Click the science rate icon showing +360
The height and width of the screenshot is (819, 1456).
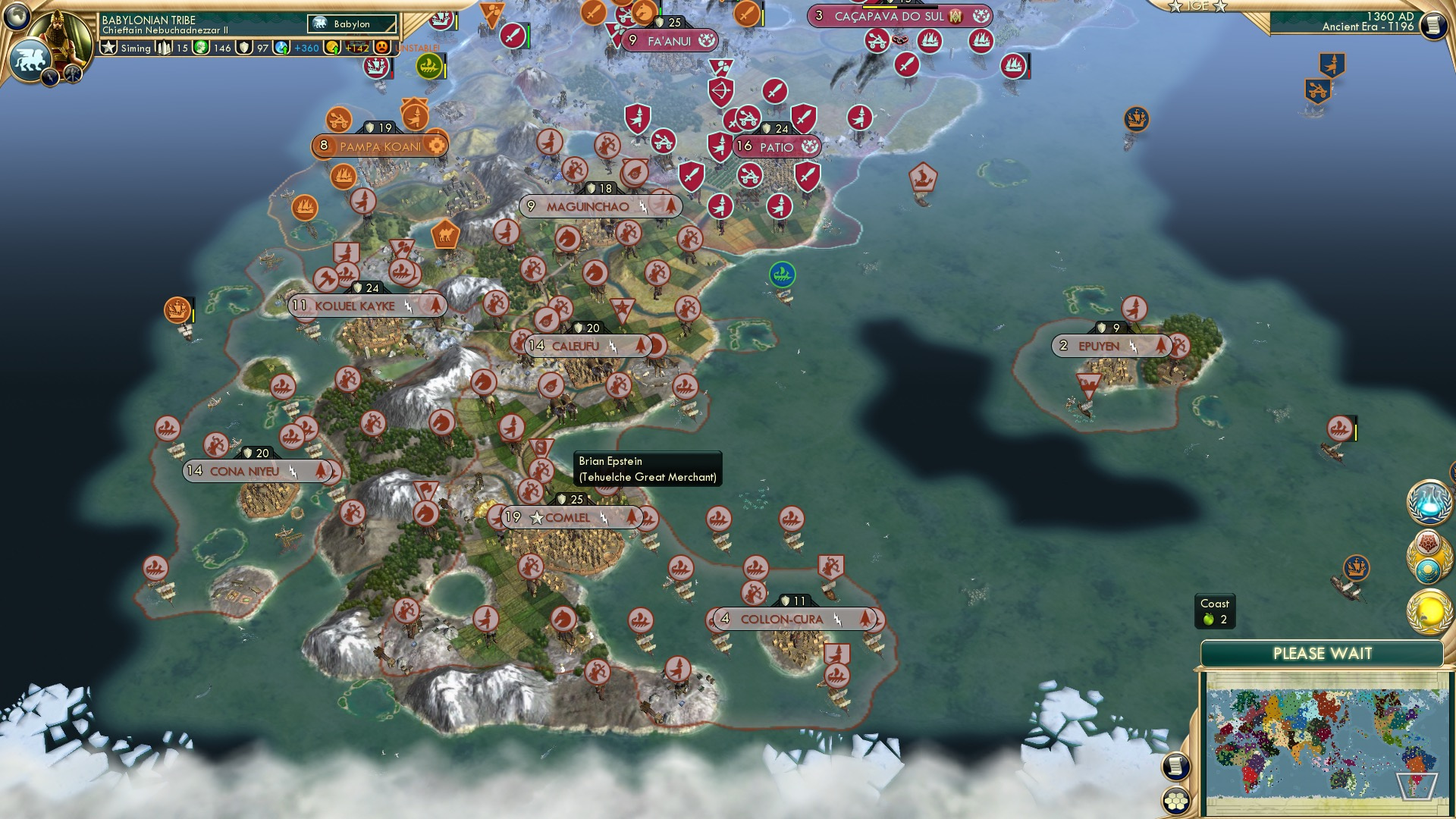(280, 46)
